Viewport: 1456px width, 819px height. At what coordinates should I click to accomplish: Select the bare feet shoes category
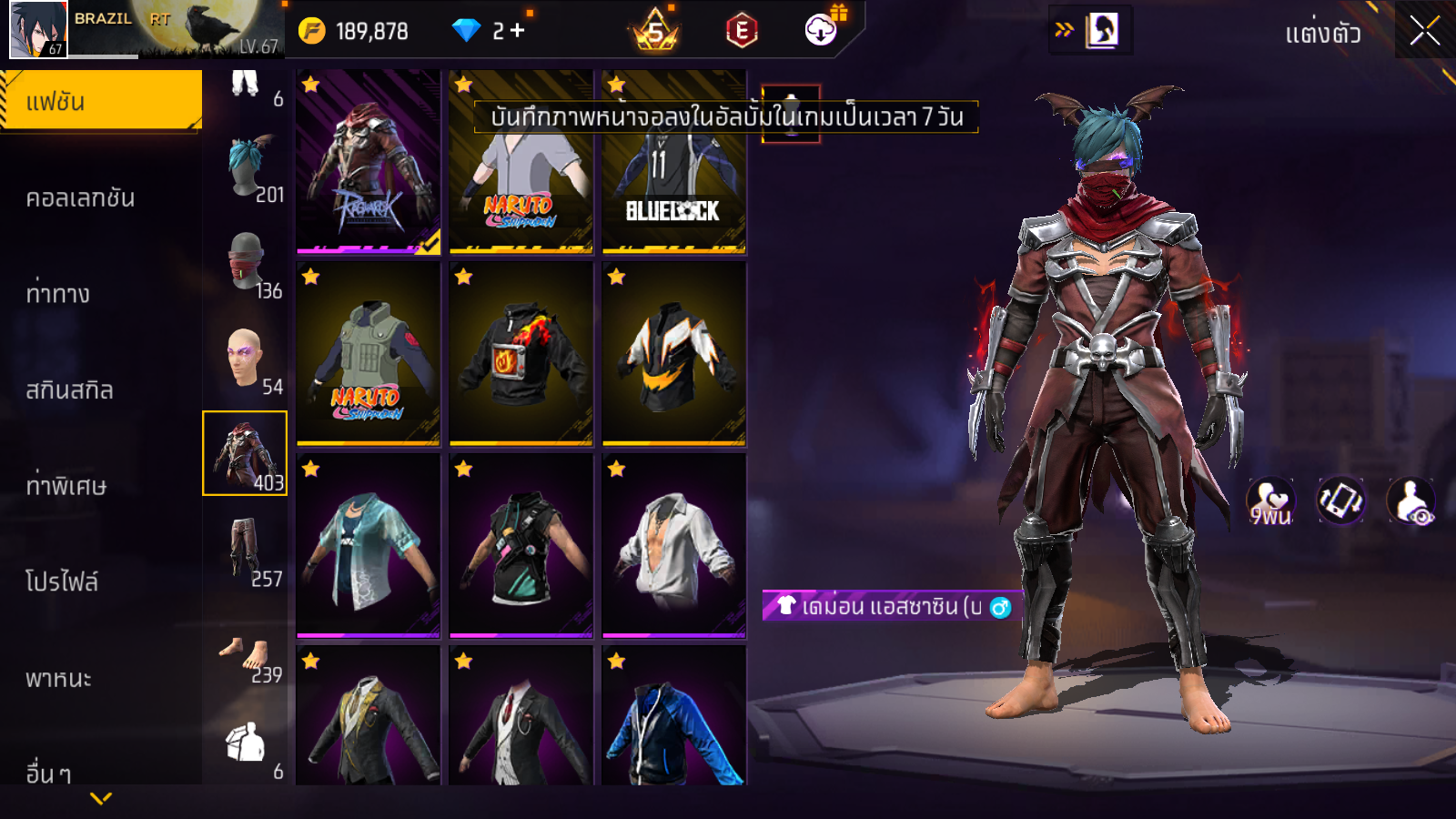246,657
